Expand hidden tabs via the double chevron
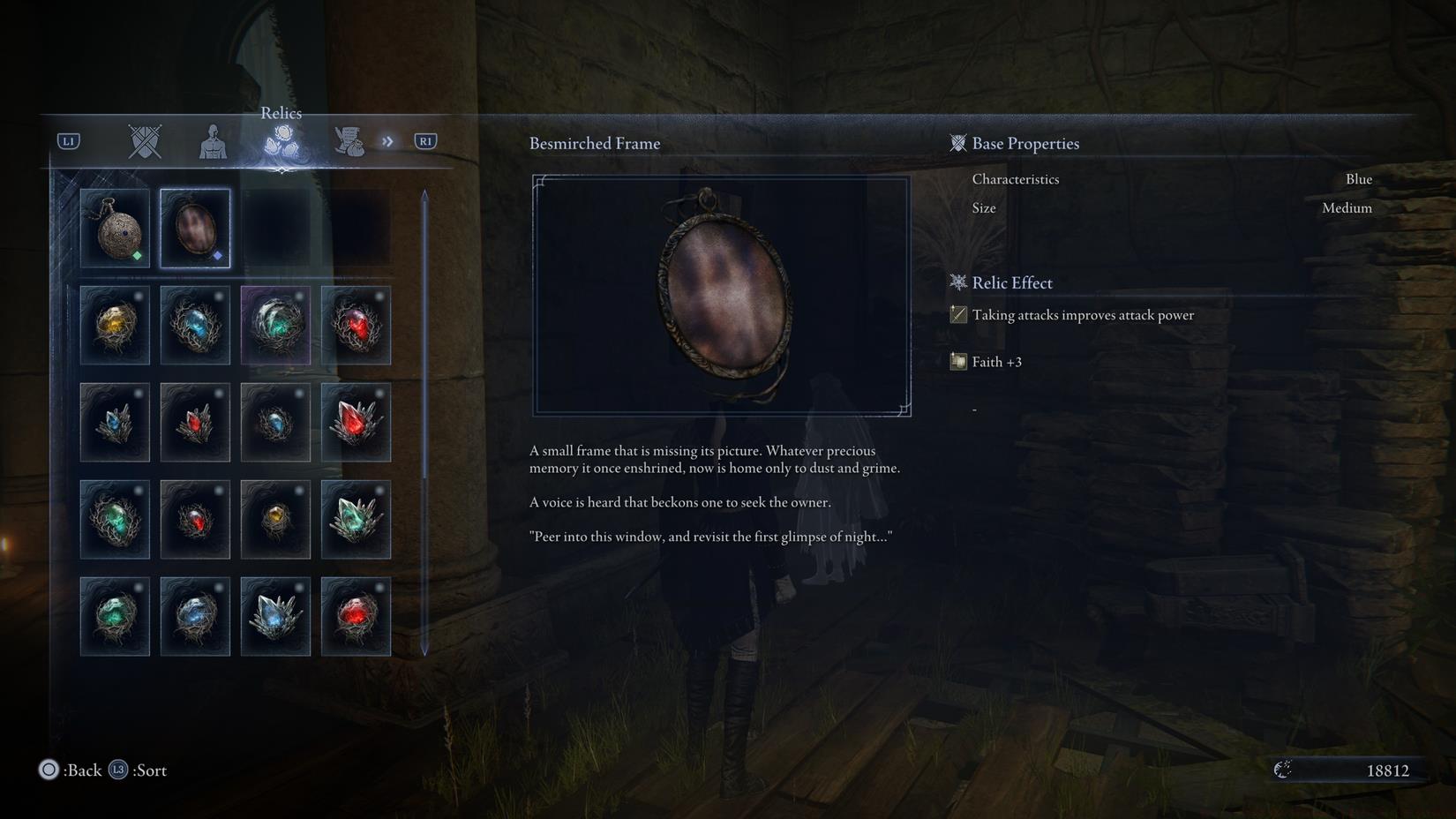The width and height of the screenshot is (1456, 819). (387, 139)
